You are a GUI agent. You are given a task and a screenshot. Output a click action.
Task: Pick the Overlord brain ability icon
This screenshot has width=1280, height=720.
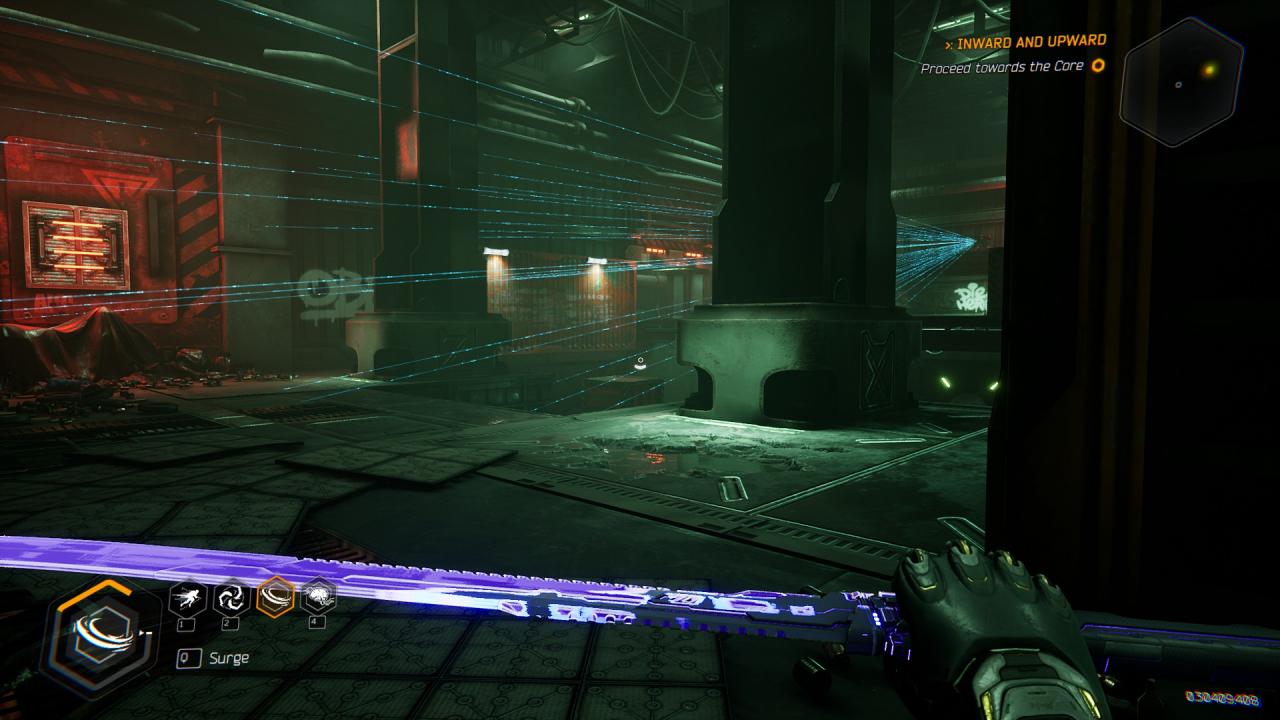(x=318, y=598)
